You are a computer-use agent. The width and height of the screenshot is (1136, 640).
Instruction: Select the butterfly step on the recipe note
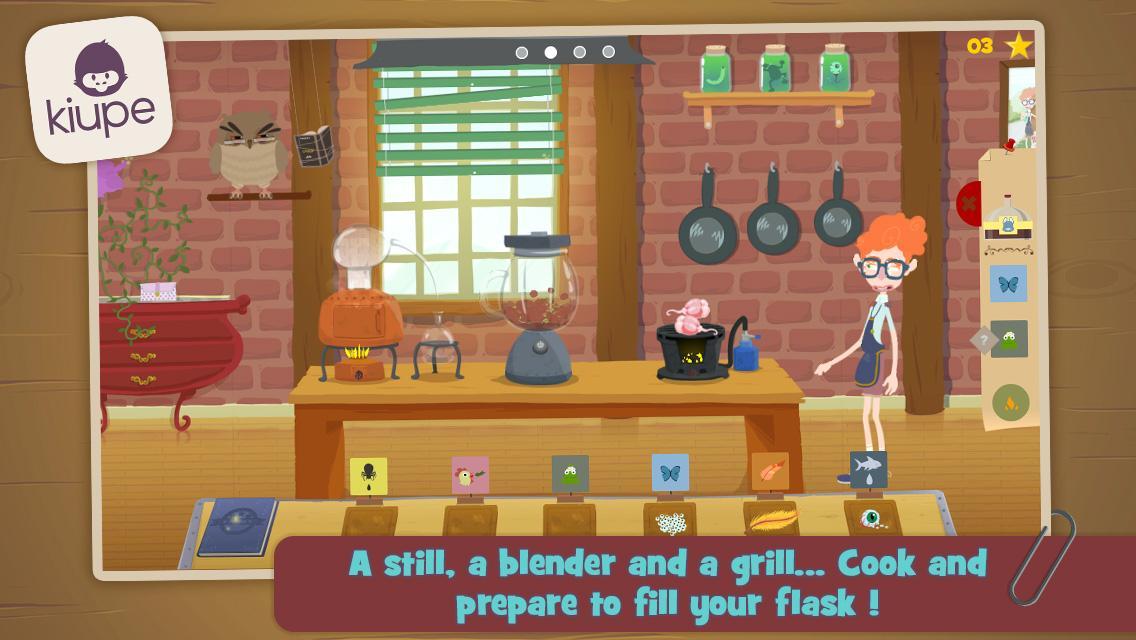pyautogui.click(x=1008, y=284)
